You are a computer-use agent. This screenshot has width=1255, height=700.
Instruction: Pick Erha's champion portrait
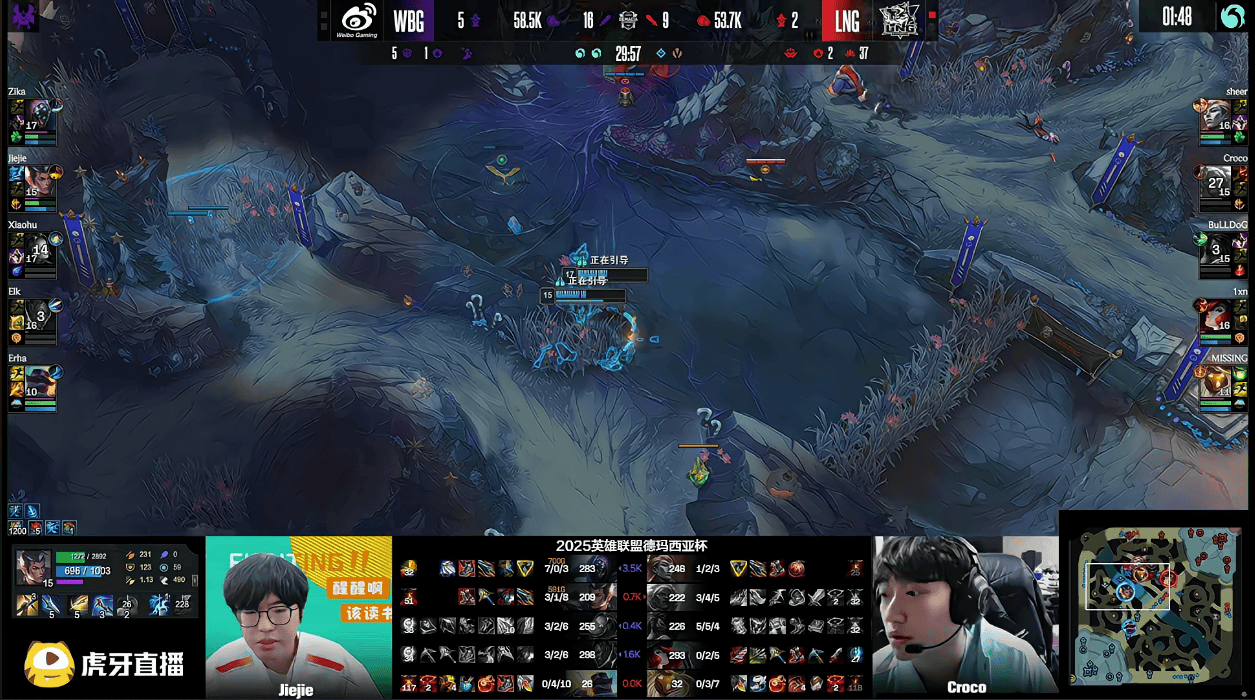click(38, 380)
